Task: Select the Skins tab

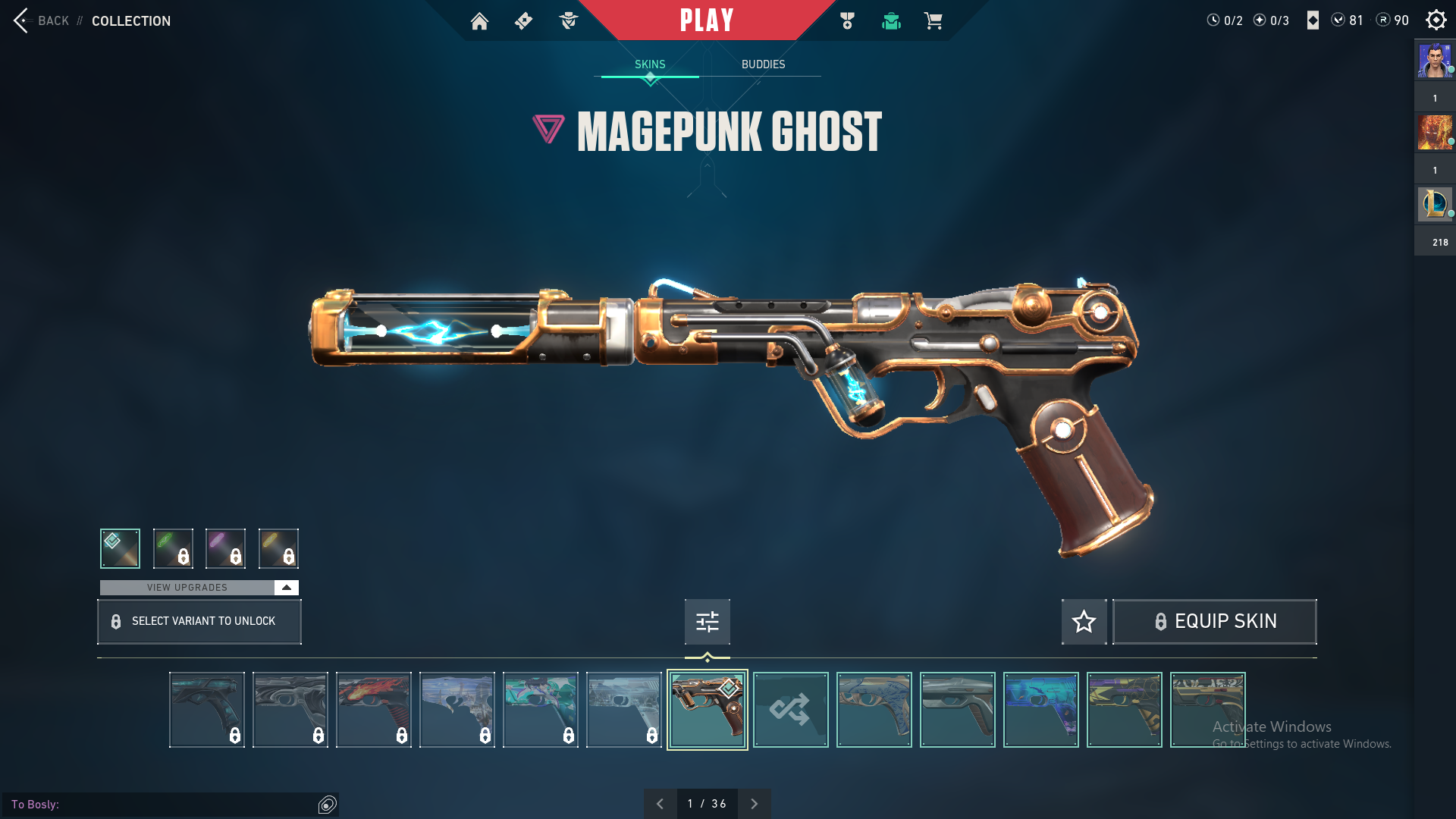Action: pos(650,64)
